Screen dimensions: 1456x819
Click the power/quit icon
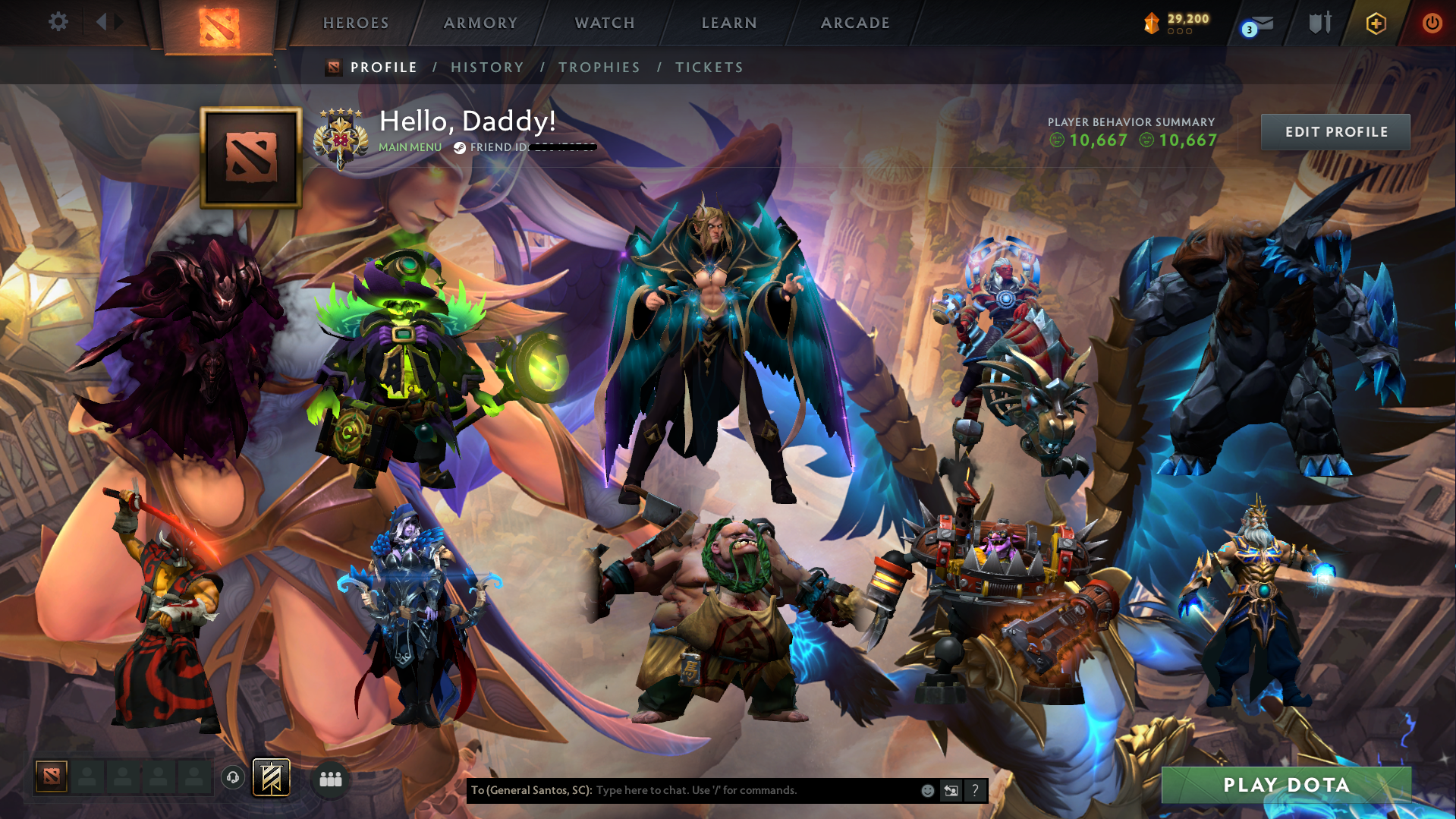(1431, 23)
